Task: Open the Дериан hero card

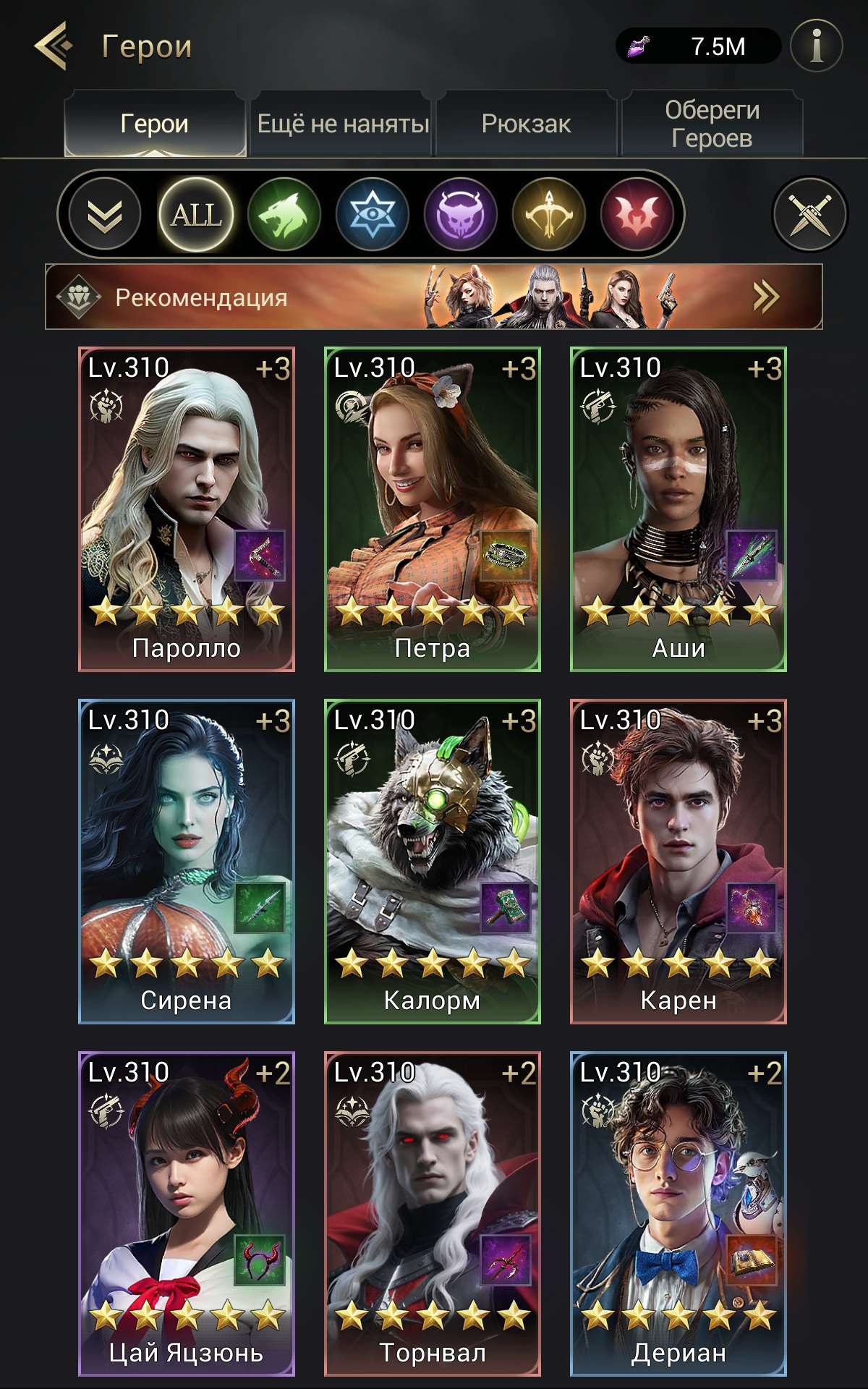Action: point(678,1213)
